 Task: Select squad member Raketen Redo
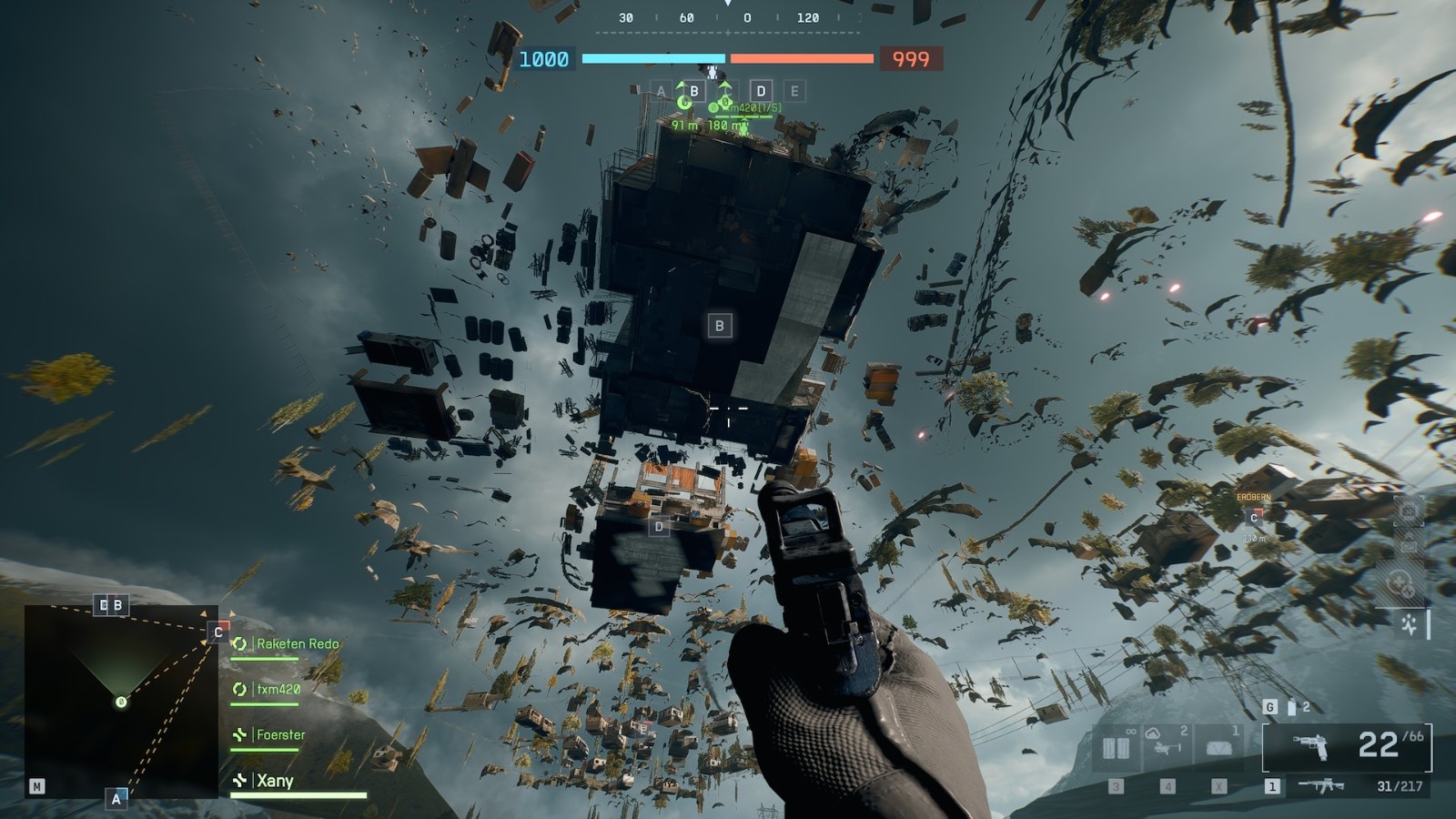(x=297, y=644)
